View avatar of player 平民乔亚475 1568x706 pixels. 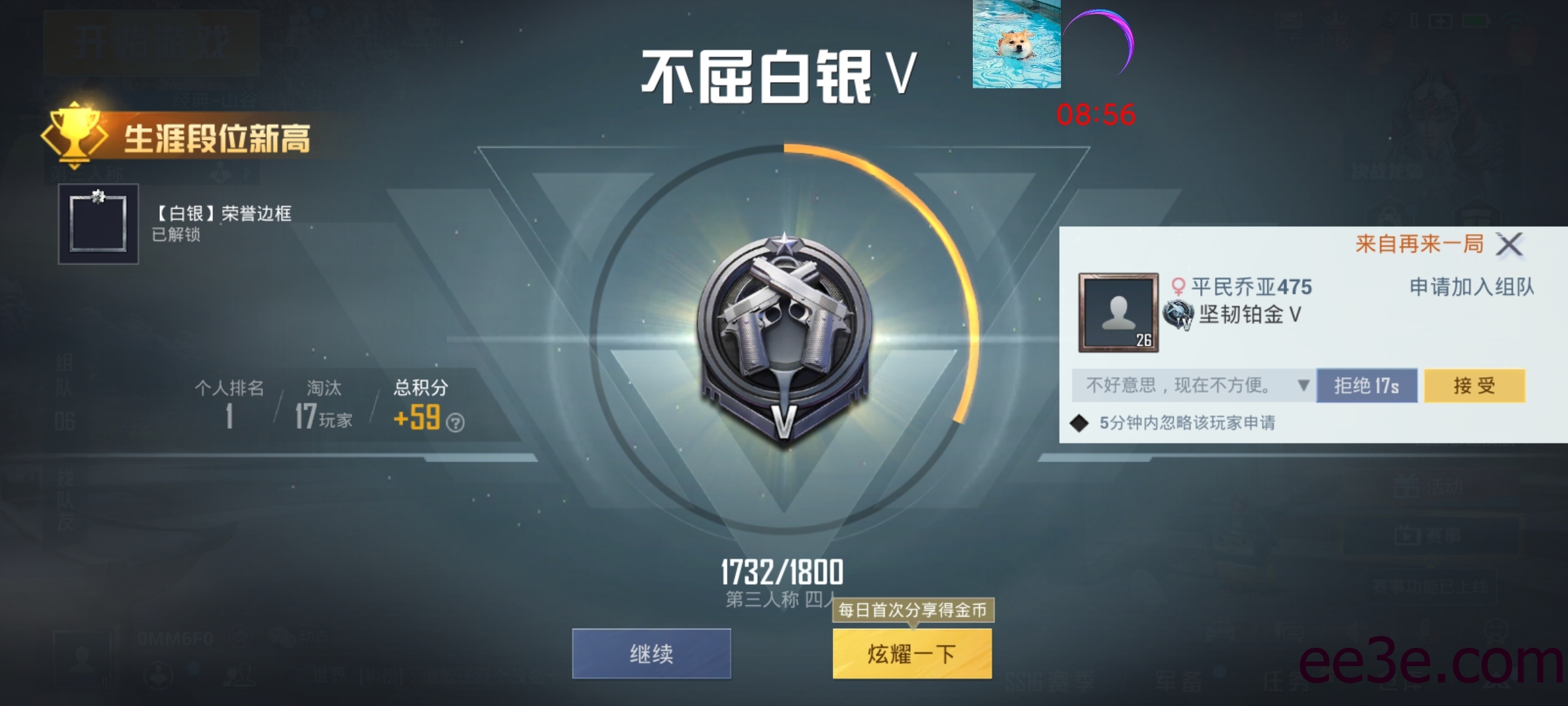pos(1118,313)
